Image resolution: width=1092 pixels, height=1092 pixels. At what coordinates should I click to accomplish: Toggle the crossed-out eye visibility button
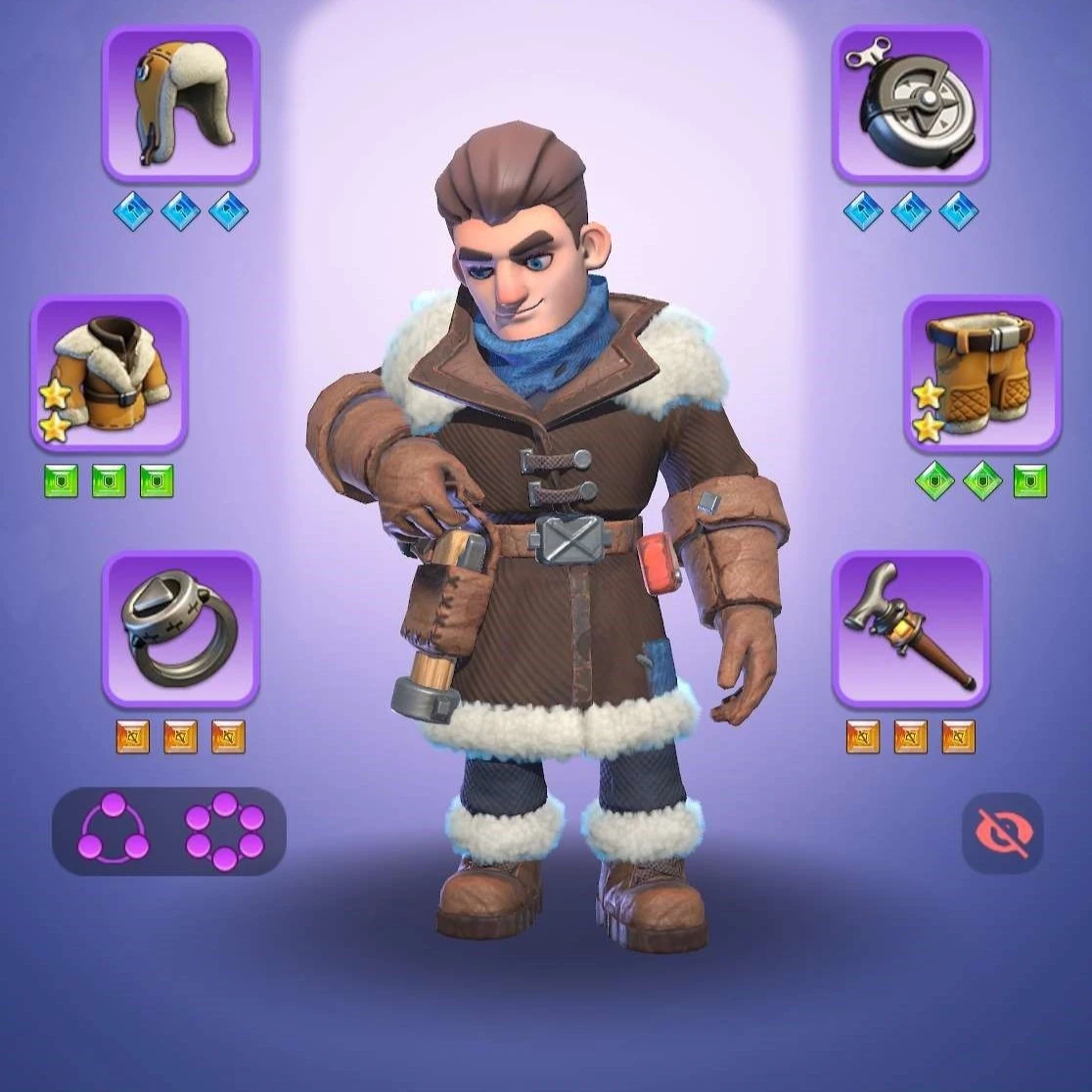(x=1002, y=833)
